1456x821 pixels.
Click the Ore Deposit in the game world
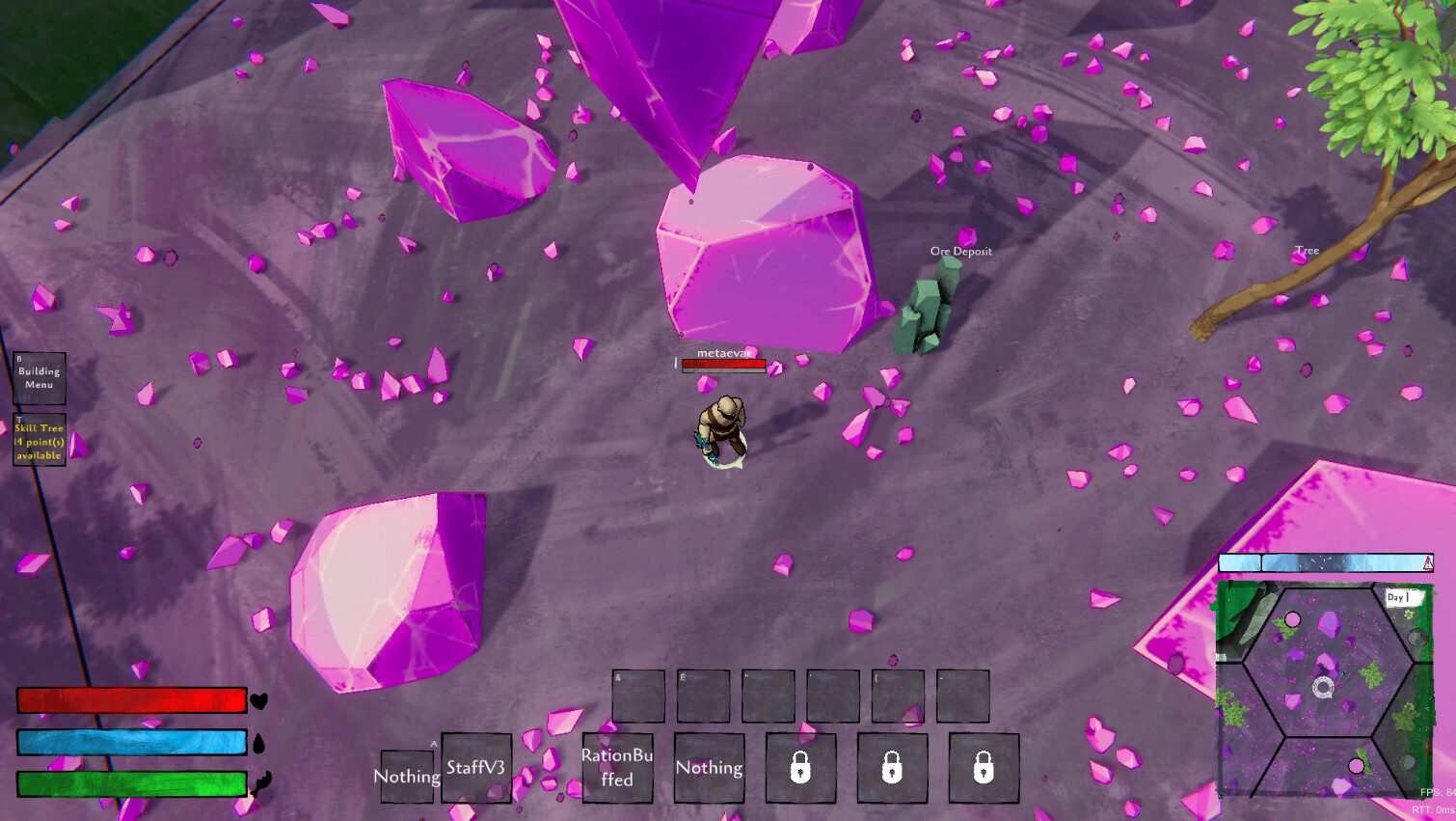pos(926,314)
